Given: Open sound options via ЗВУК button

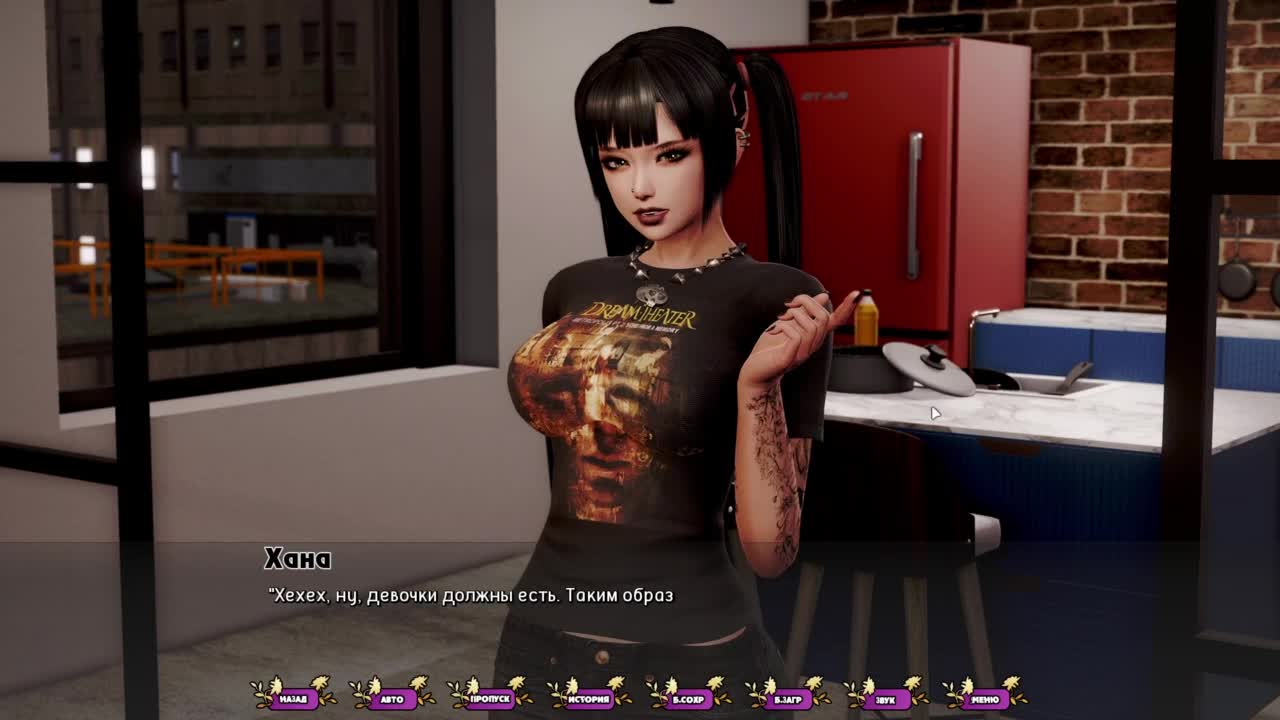Looking at the screenshot, I should point(885,698).
